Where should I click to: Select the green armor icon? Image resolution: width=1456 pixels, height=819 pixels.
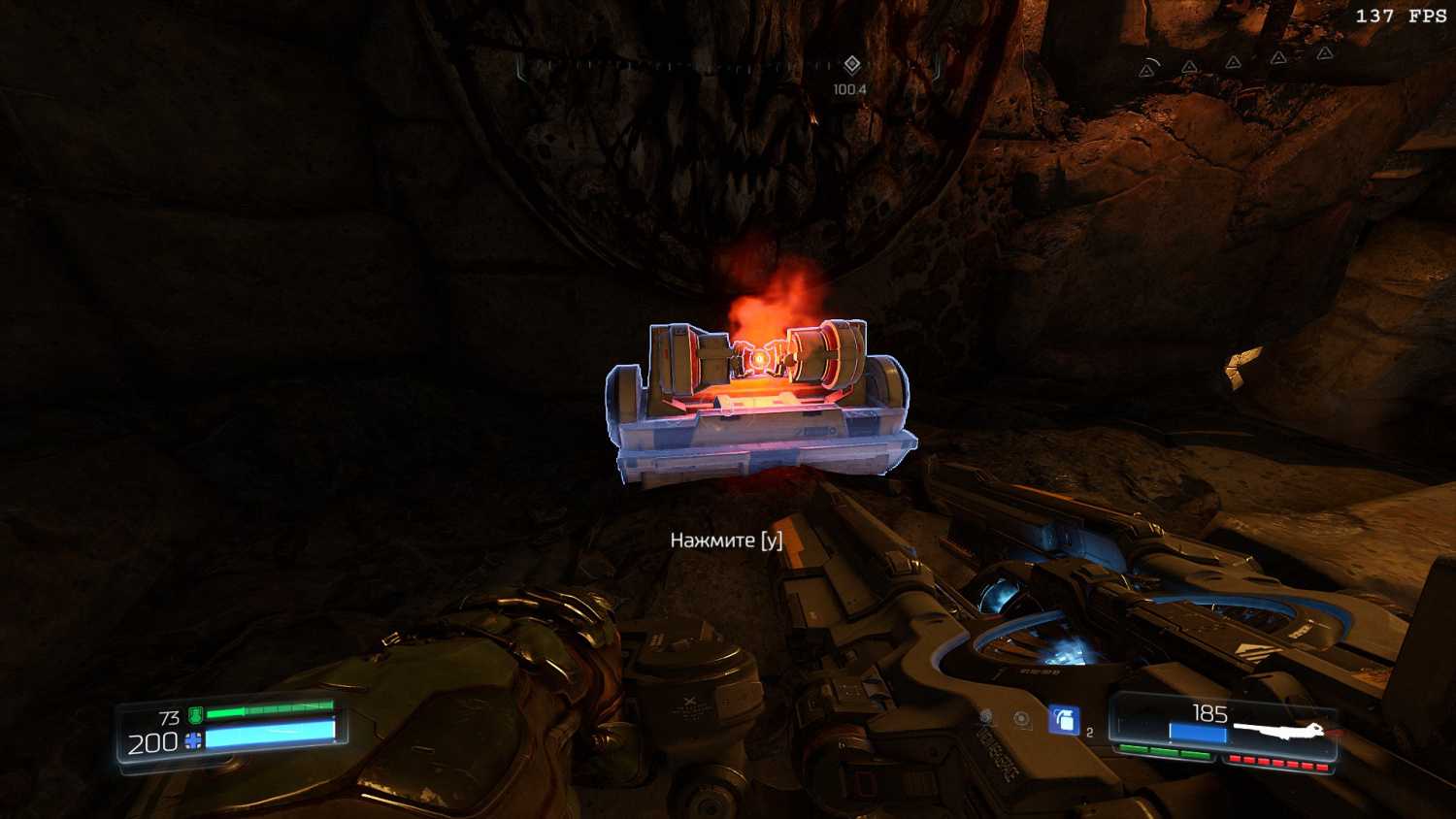(x=195, y=716)
